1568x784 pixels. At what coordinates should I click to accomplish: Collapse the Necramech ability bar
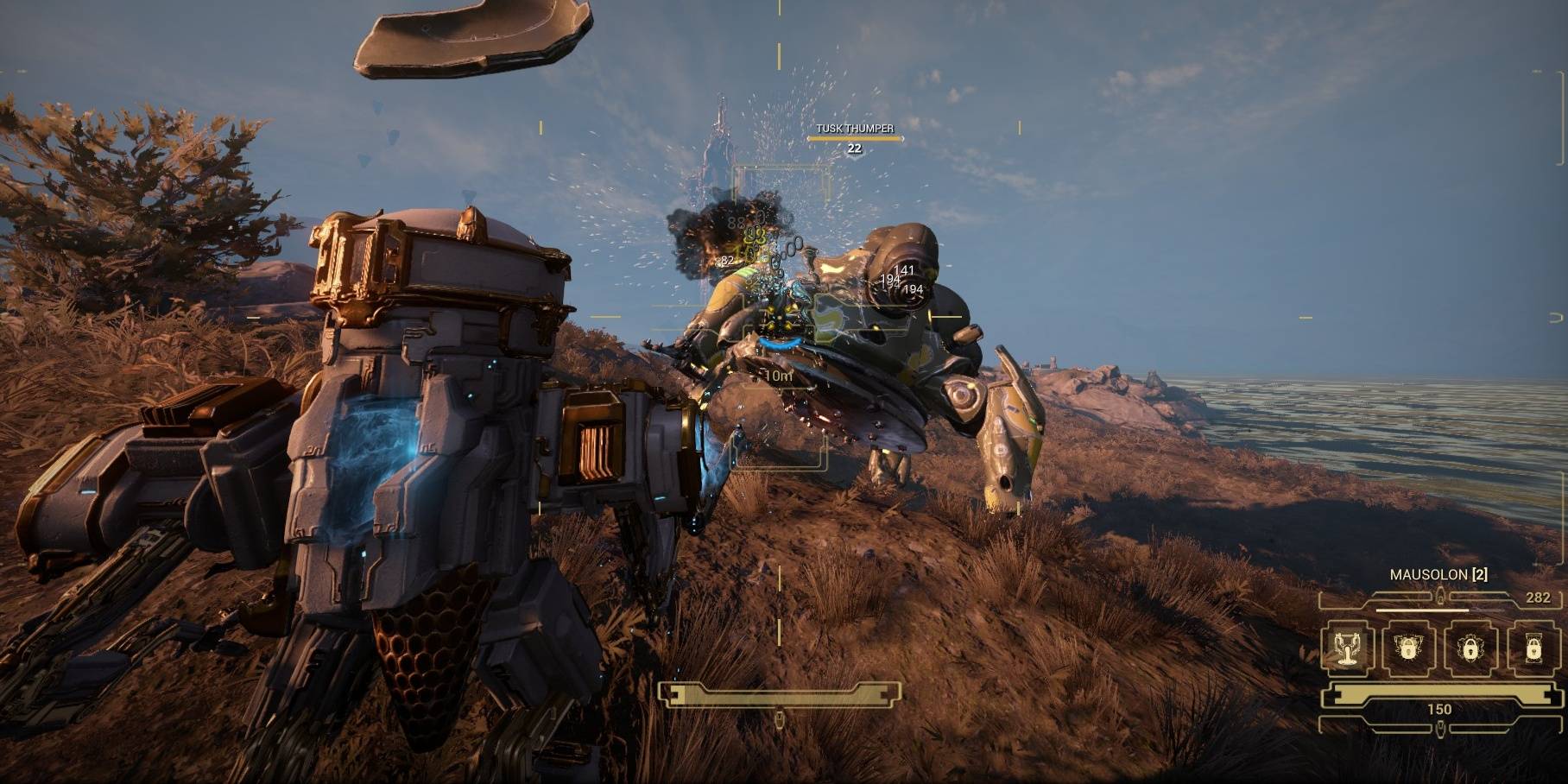pyautogui.click(x=1440, y=648)
